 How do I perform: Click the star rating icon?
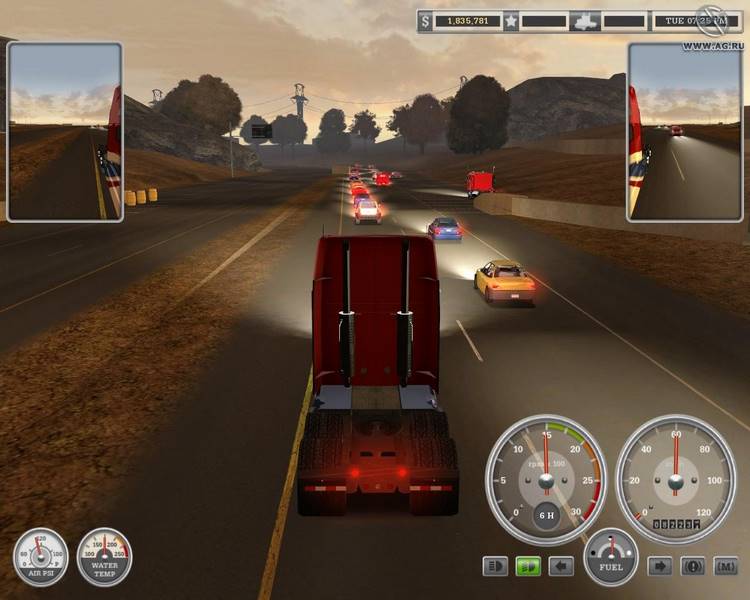pos(510,20)
